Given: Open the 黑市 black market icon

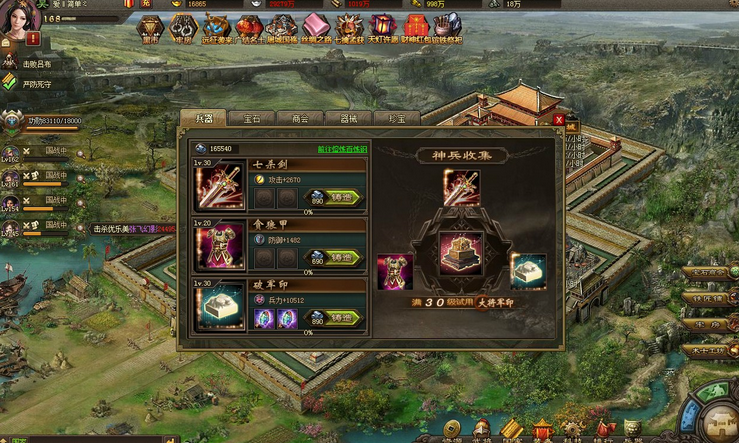Looking at the screenshot, I should [151, 28].
